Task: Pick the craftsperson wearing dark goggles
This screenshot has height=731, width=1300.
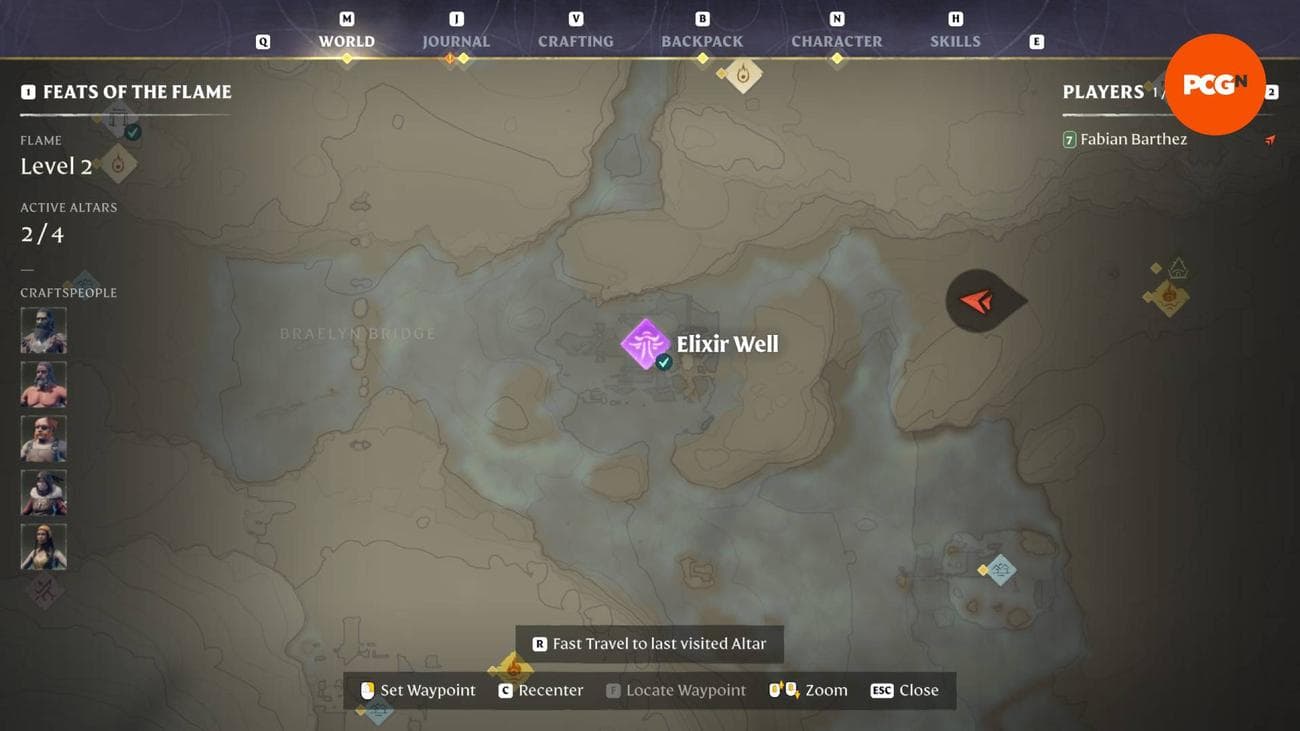Action: pyautogui.click(x=44, y=438)
